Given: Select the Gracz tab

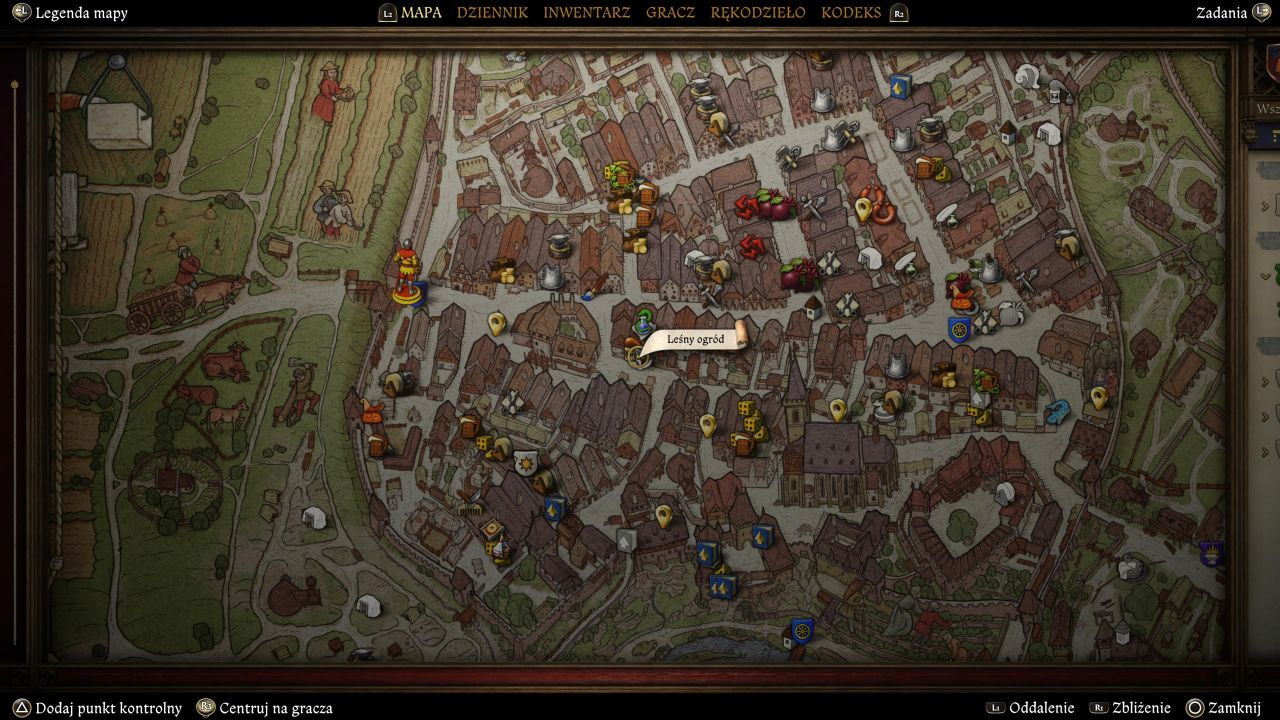Looking at the screenshot, I should point(670,13).
